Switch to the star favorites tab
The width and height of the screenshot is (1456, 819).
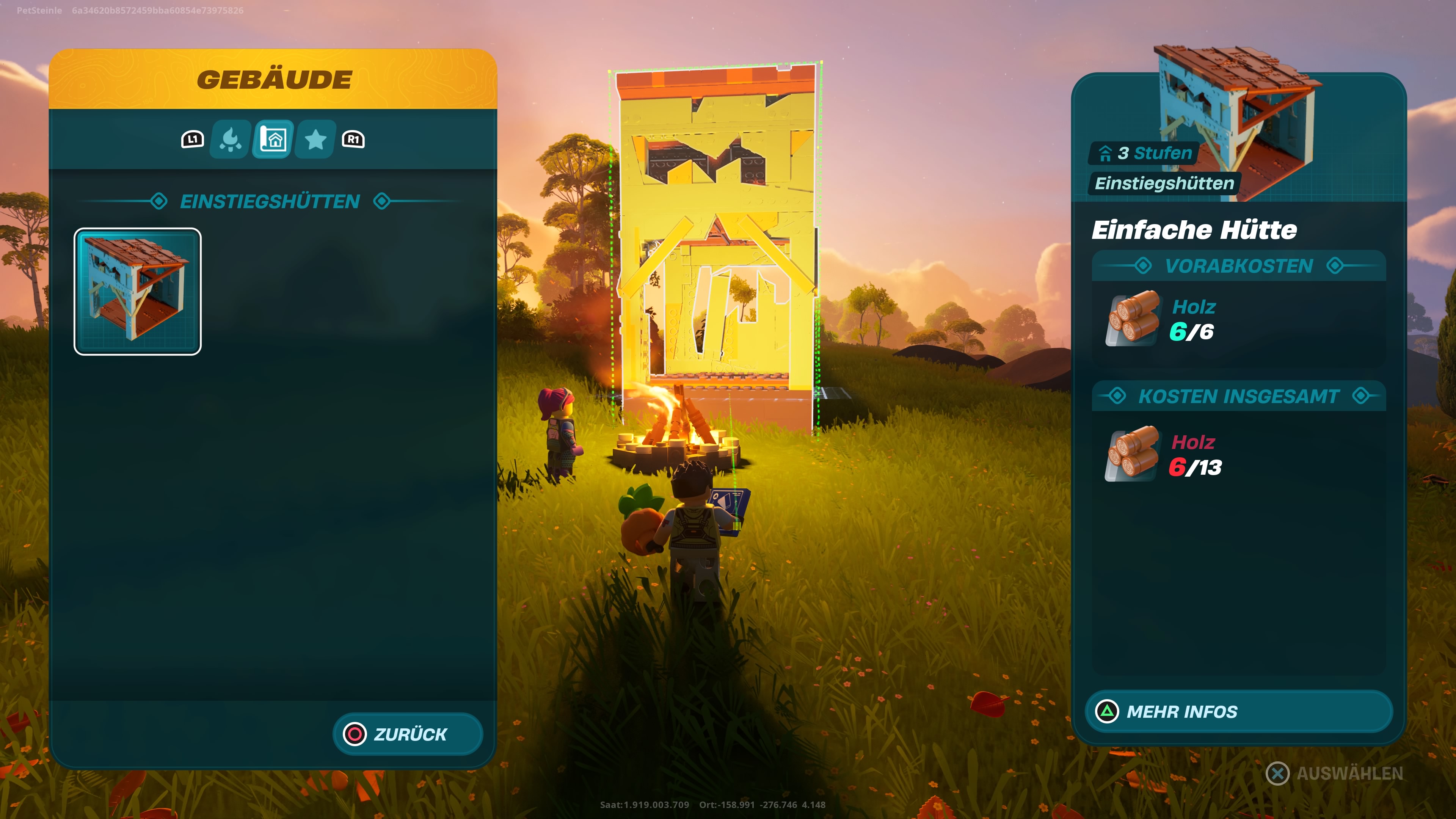coord(315,140)
